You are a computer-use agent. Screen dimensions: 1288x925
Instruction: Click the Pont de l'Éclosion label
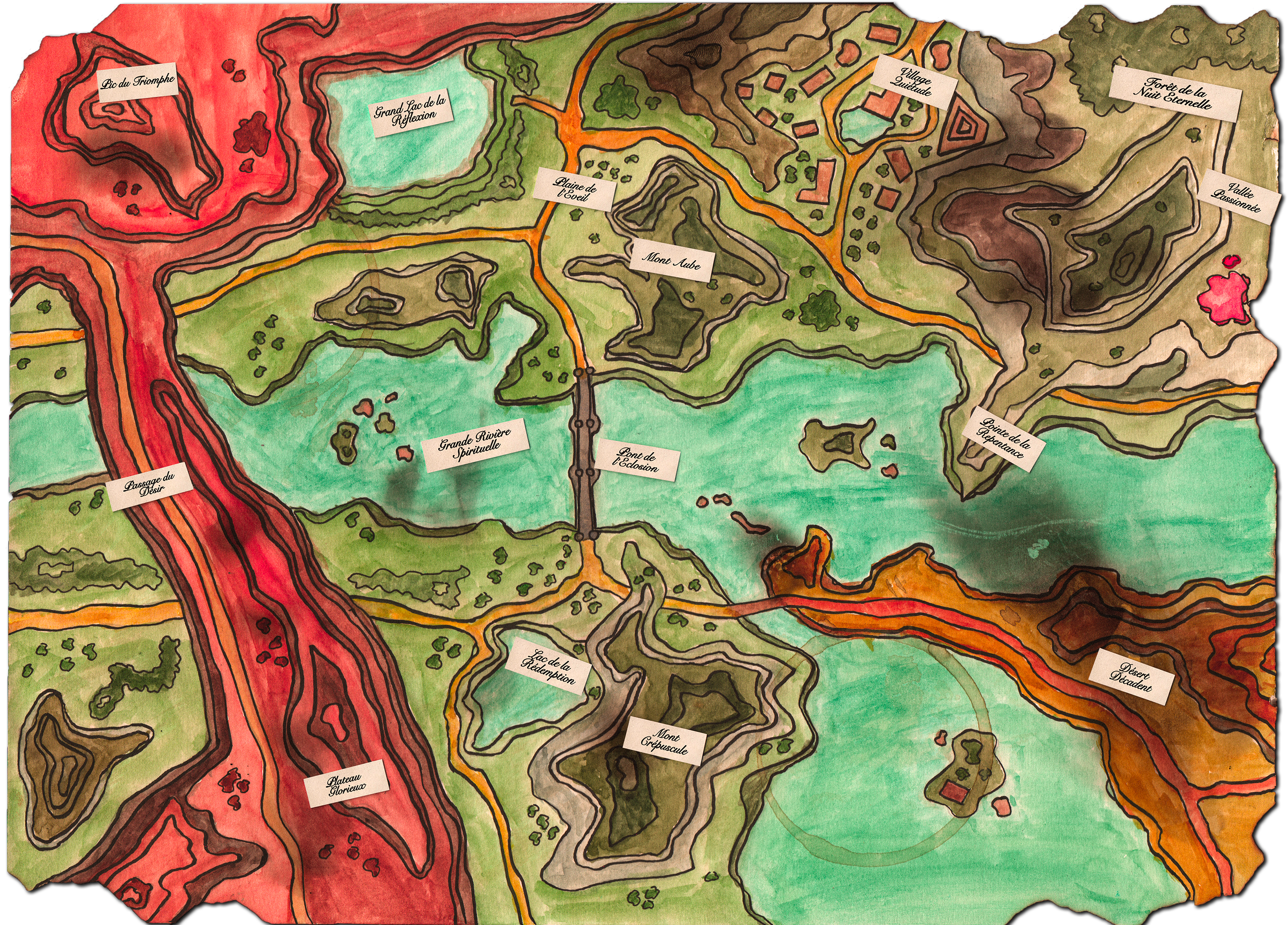[637, 460]
